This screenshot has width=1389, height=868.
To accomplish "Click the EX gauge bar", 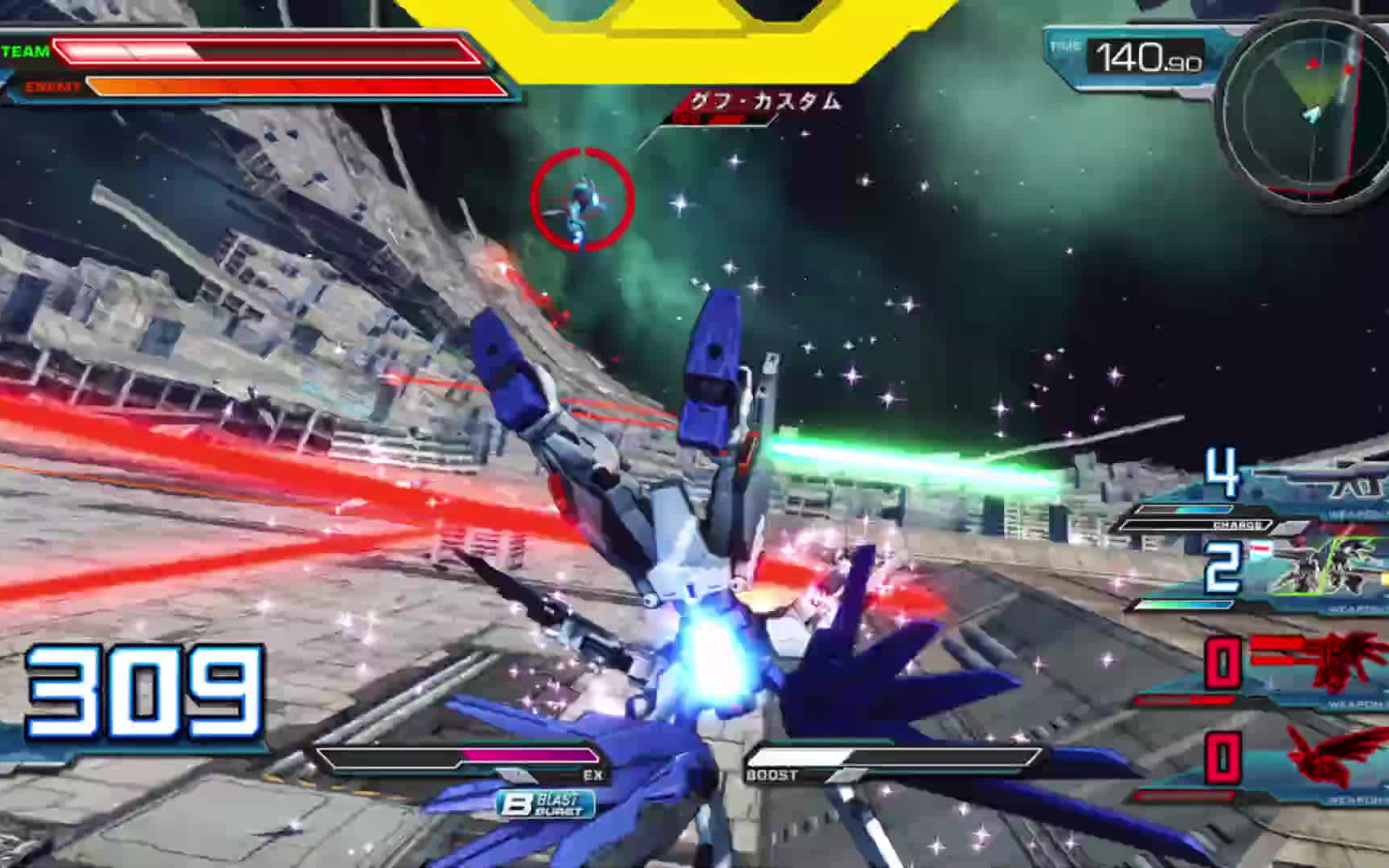I will [x=458, y=755].
